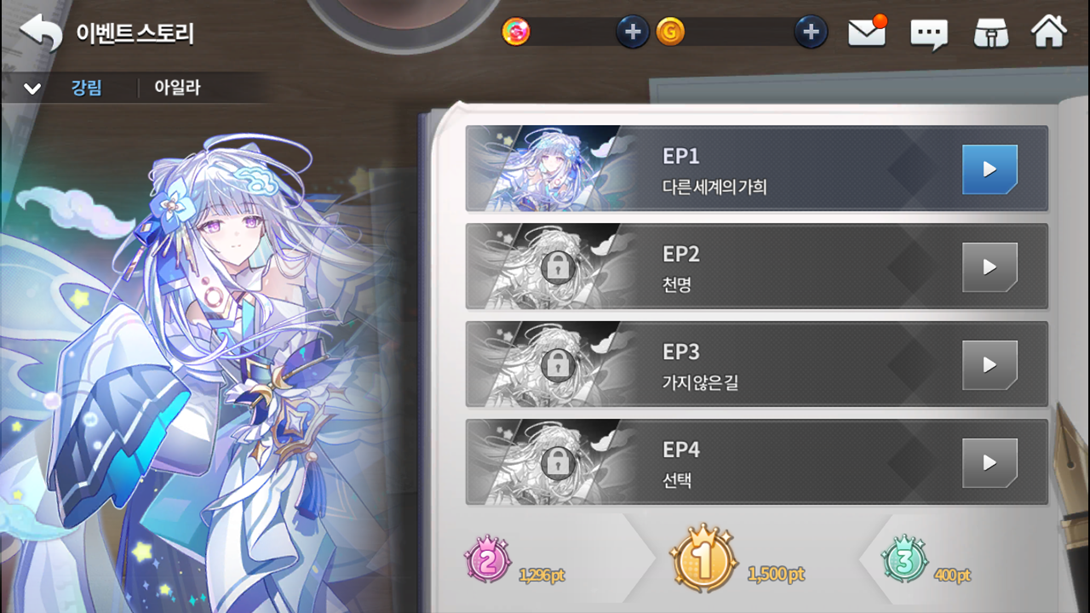
Task: Go back using the return arrow
Action: click(x=41, y=32)
